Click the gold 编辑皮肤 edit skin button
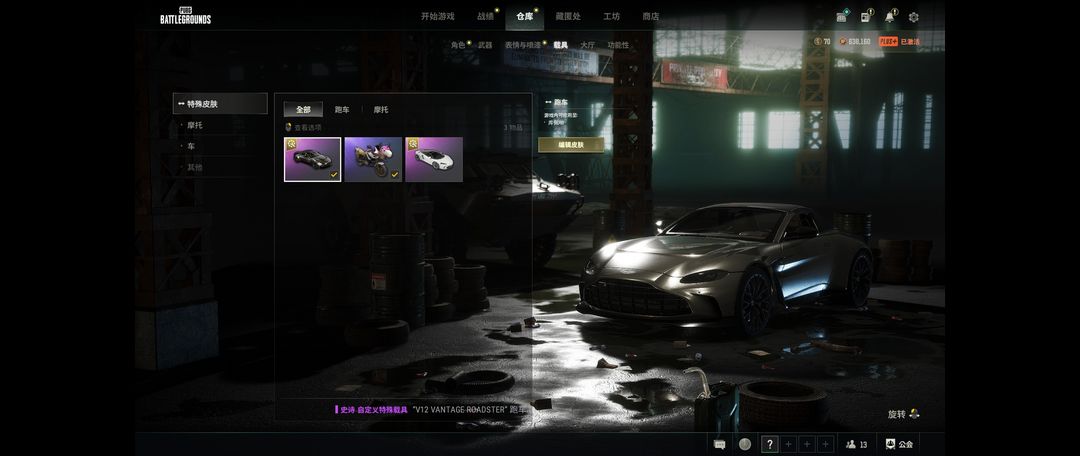1080x456 pixels. (571, 145)
